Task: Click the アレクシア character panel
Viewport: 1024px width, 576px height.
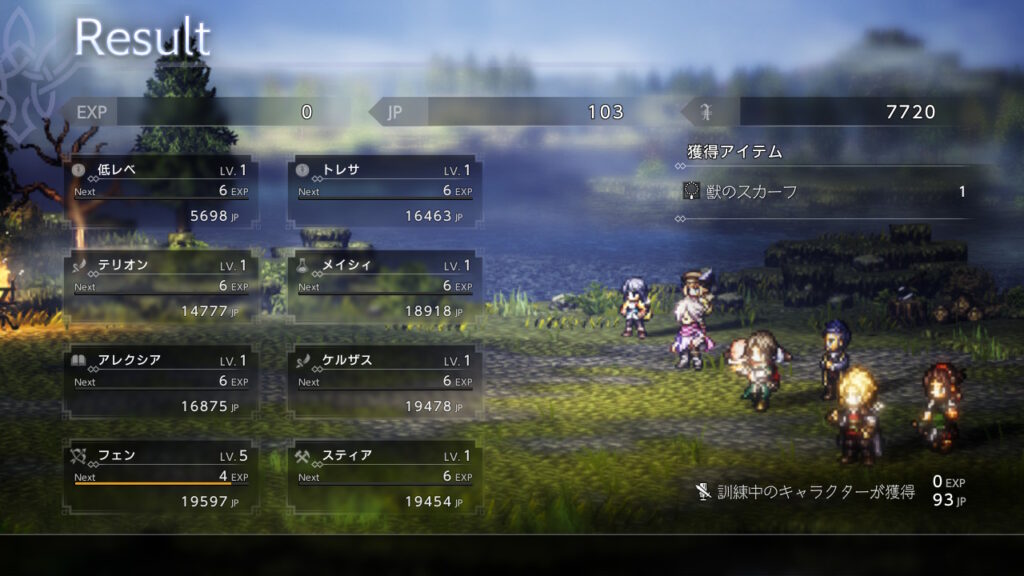Action: click(x=161, y=382)
